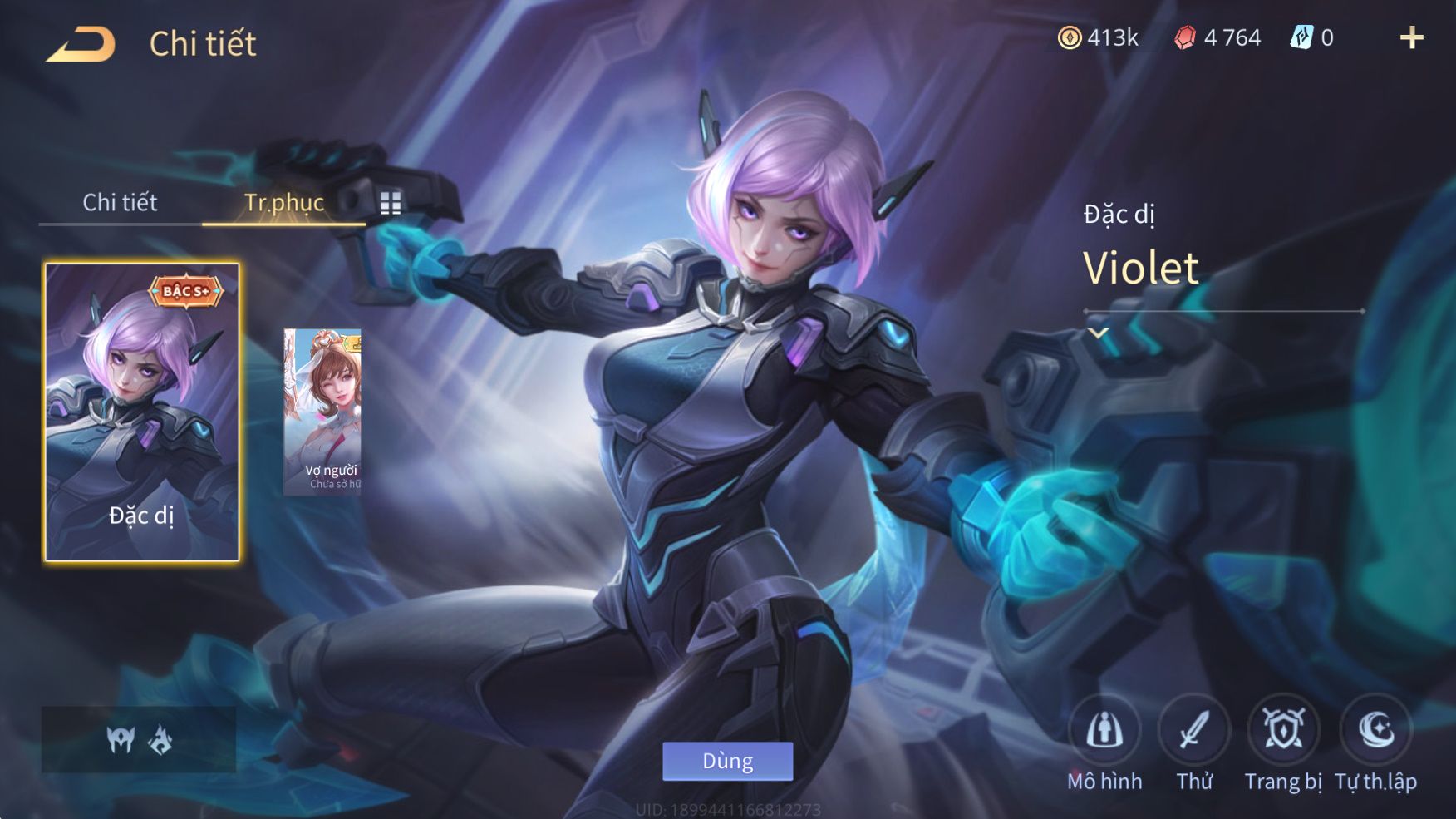Image resolution: width=1456 pixels, height=819 pixels.
Task: Click the hero role icons panel
Action: [139, 739]
